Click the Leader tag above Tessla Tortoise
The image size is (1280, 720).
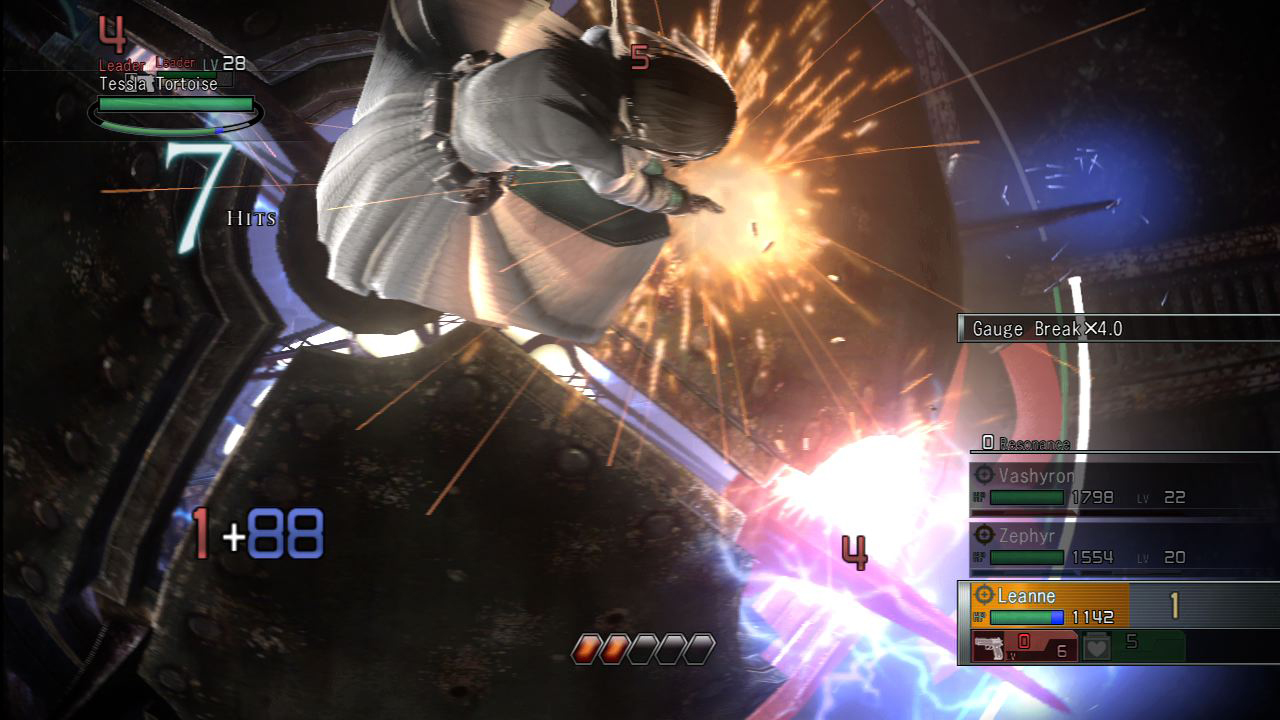[120, 65]
